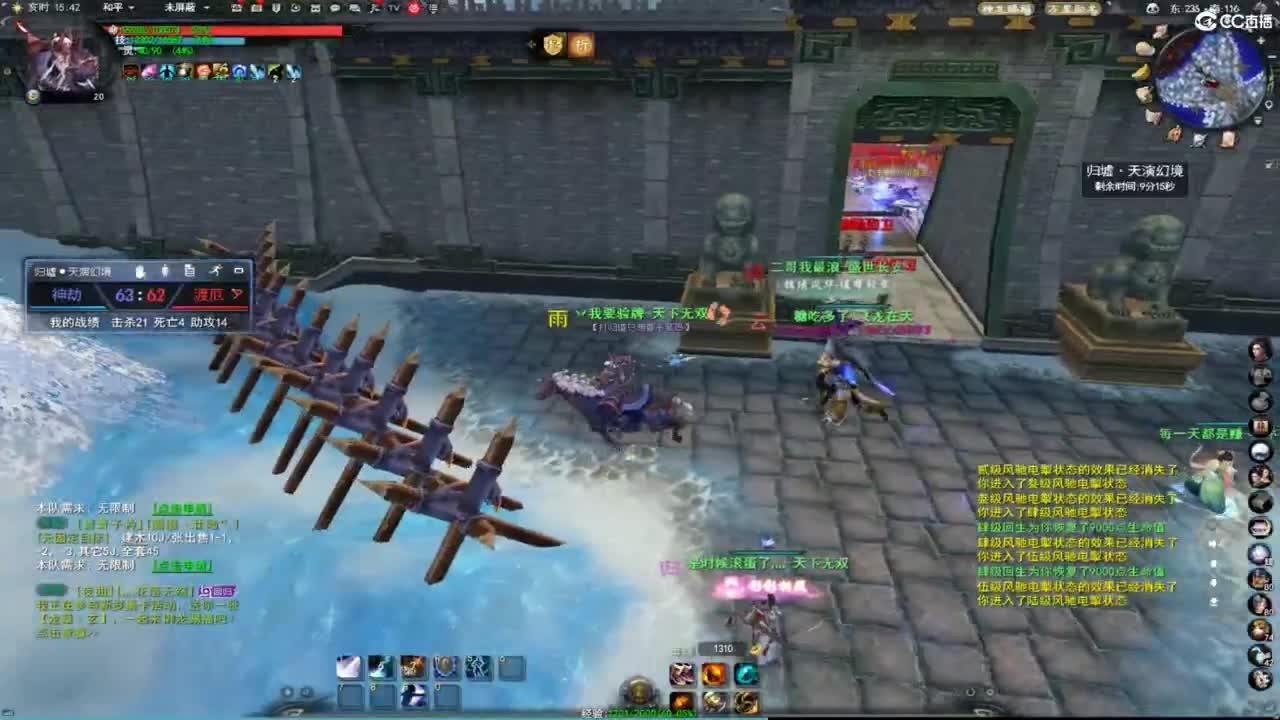Click the lightning skill icon on the hotbar
The height and width of the screenshot is (720, 1280).
pos(479,668)
